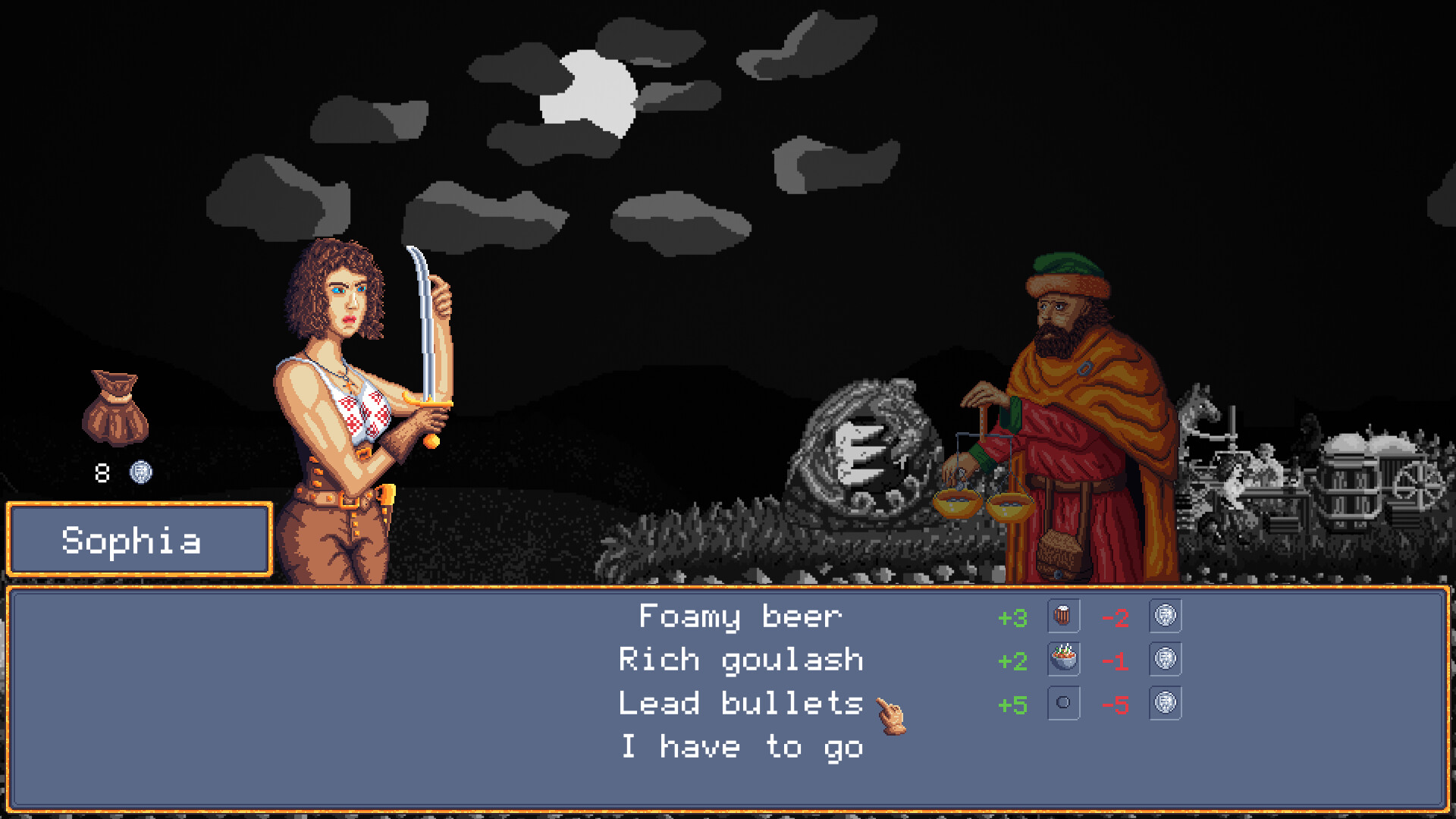1456x819 pixels.
Task: Click the coin icon beside the beer price
Action: tap(1166, 617)
